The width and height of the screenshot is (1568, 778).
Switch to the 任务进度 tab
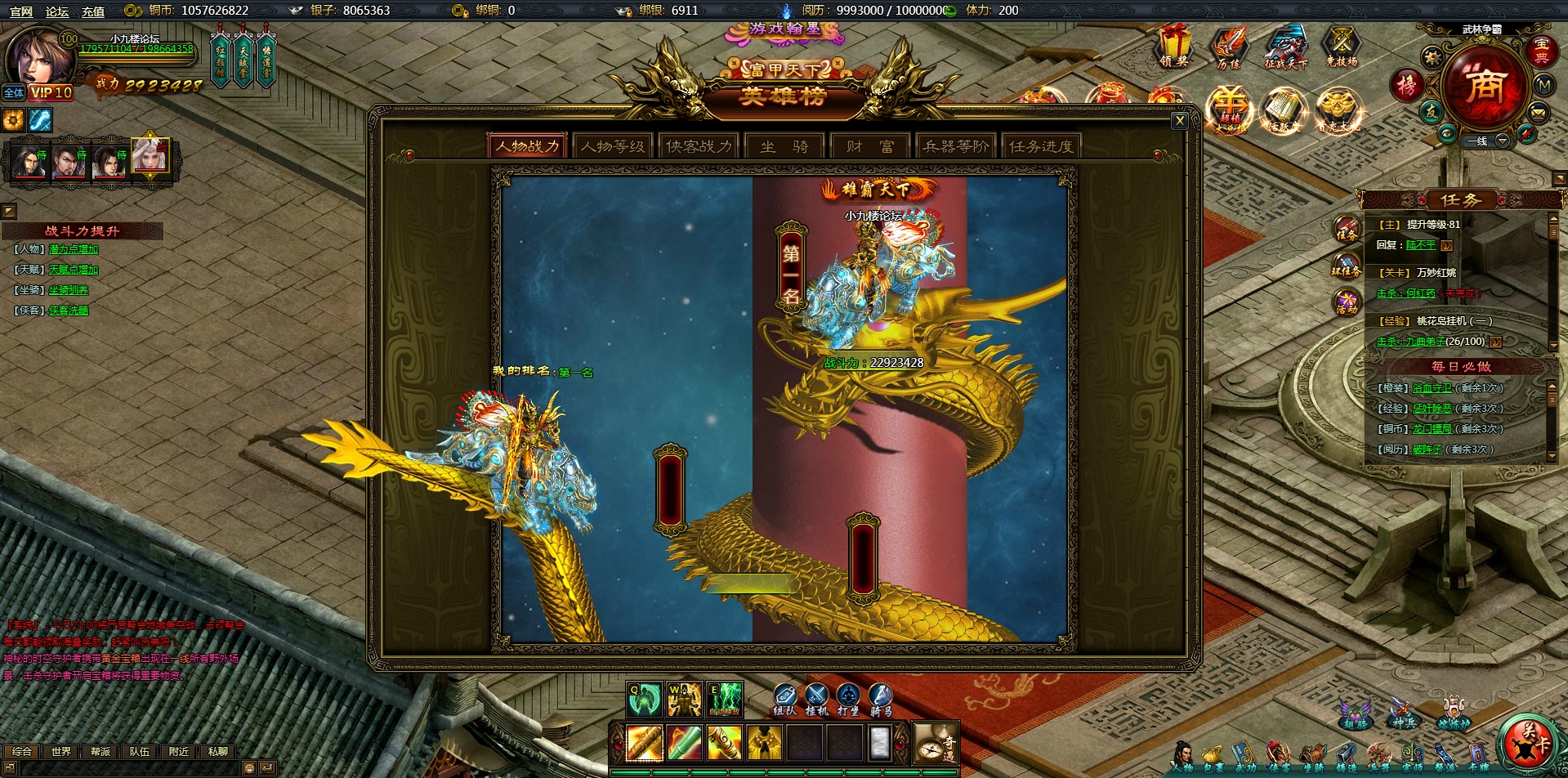pos(1041,146)
